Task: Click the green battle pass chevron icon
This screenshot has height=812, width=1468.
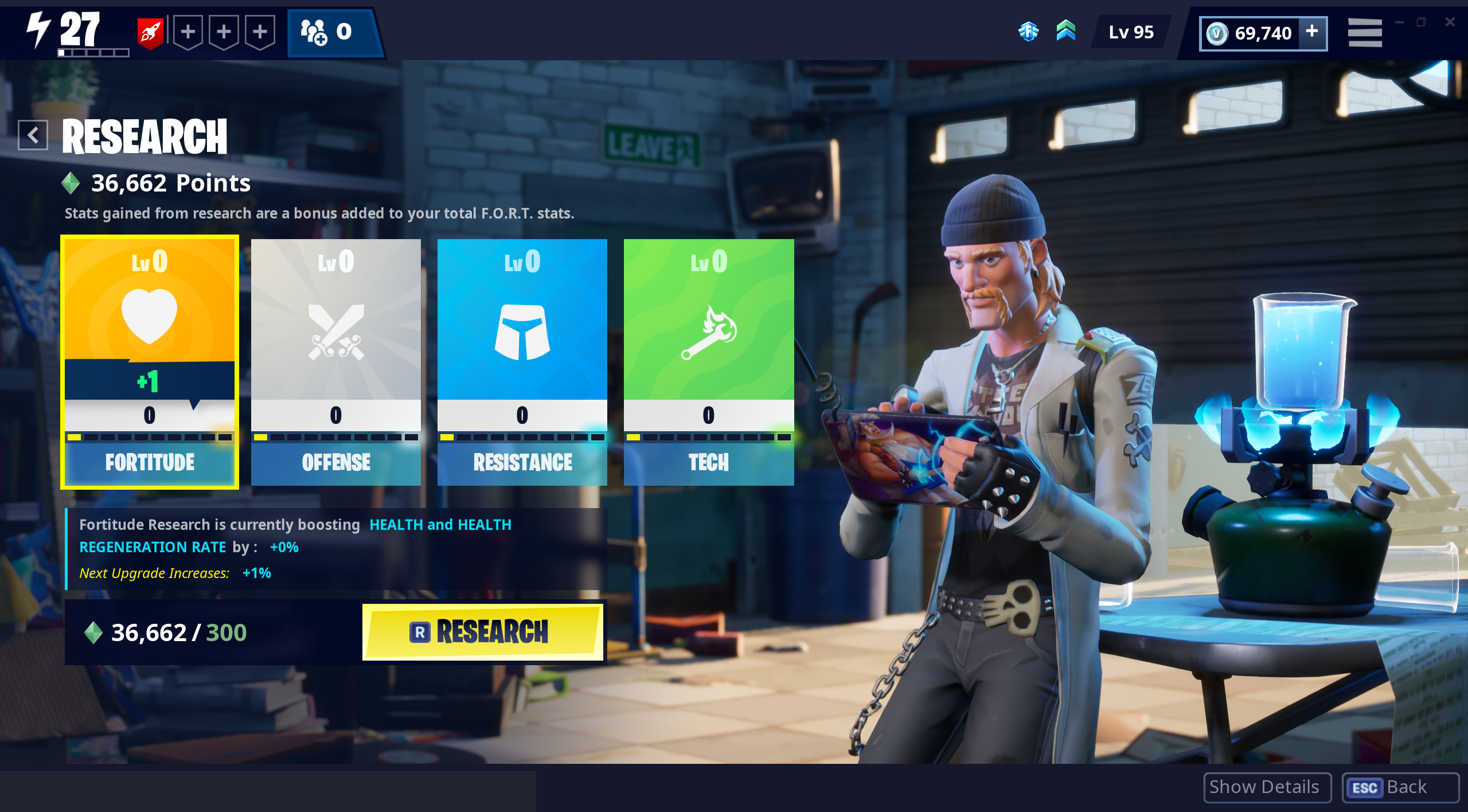Action: click(1065, 32)
